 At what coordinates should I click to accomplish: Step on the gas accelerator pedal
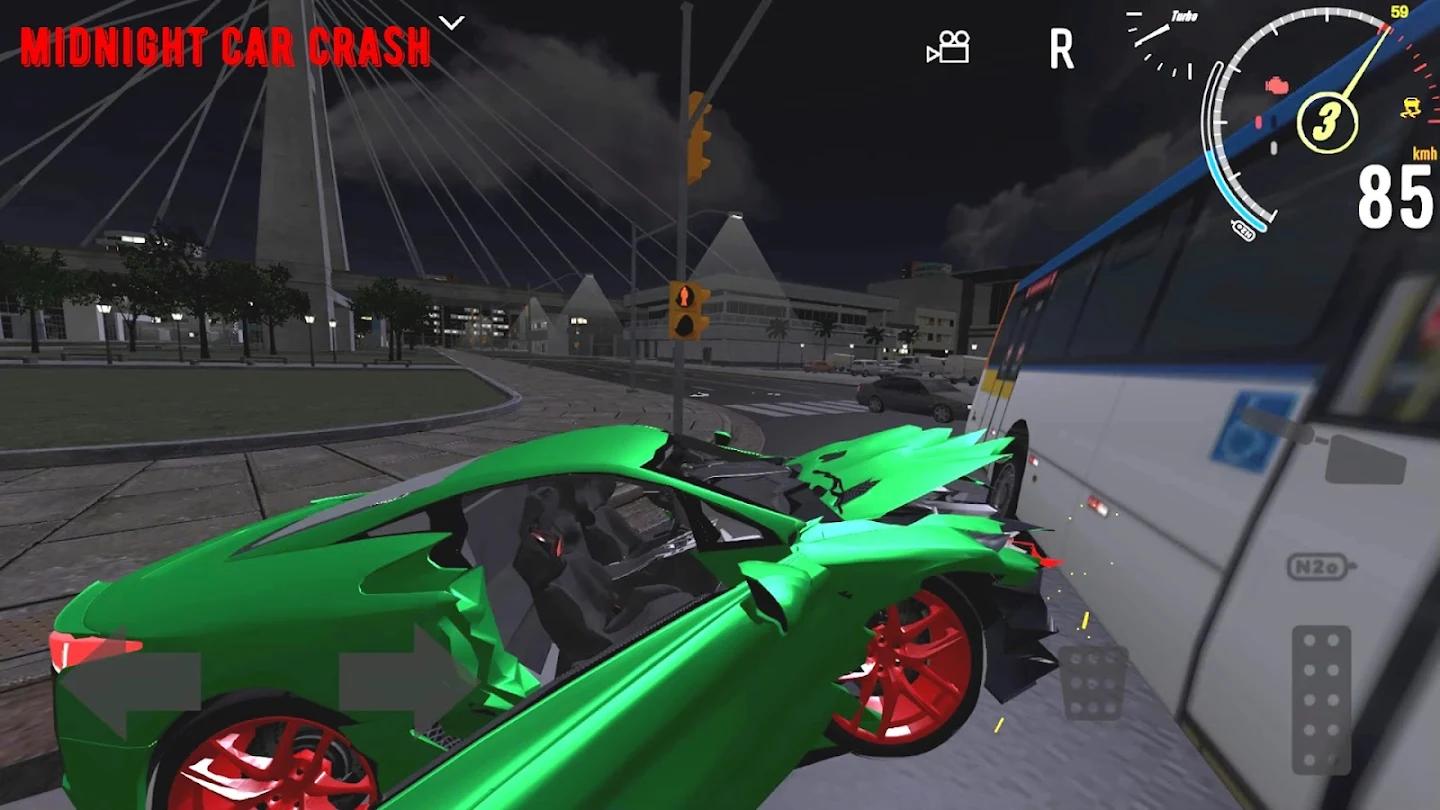[x=1321, y=699]
